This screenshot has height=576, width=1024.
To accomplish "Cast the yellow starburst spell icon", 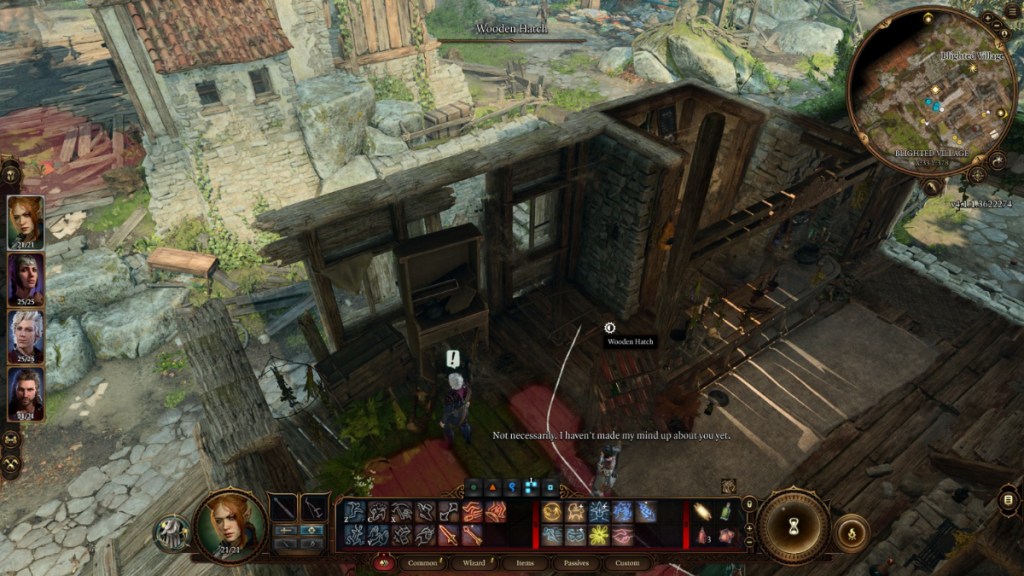I will tap(600, 535).
